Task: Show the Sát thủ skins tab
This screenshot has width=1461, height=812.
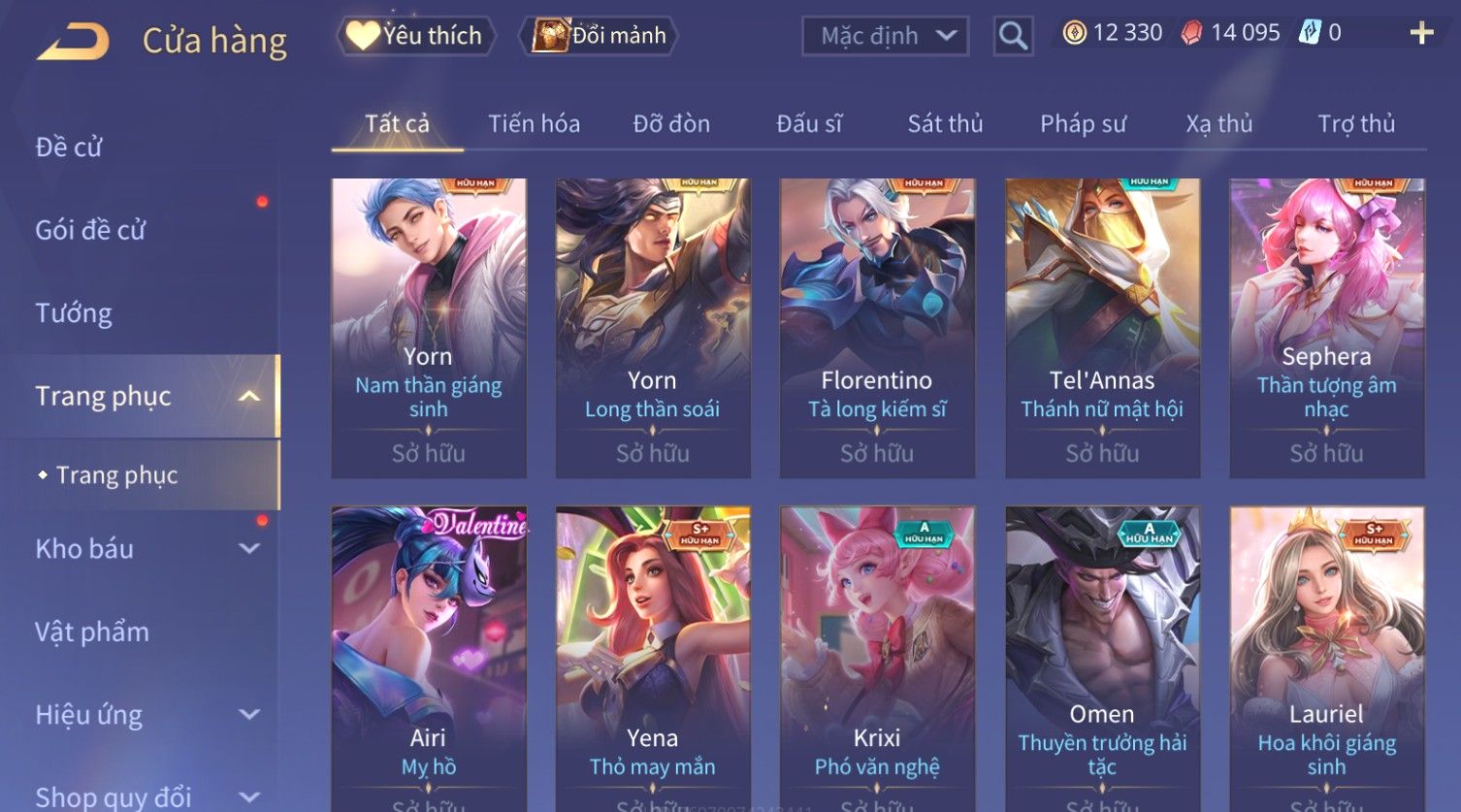Action: tap(945, 123)
